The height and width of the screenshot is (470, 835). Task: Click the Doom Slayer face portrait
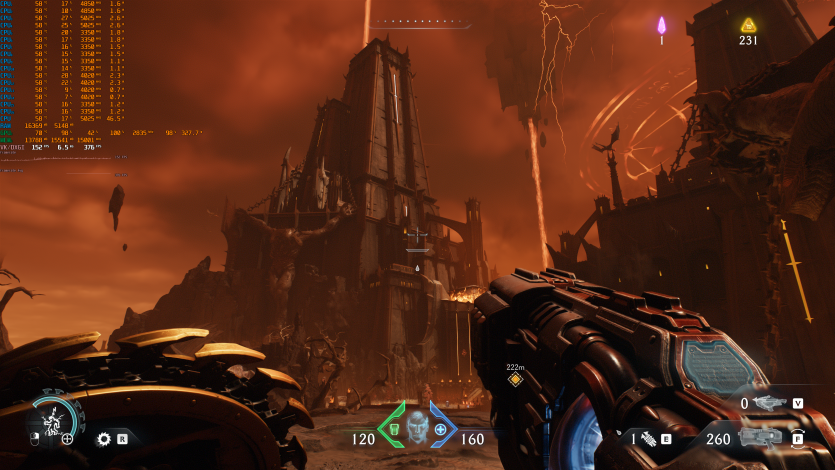click(x=417, y=426)
